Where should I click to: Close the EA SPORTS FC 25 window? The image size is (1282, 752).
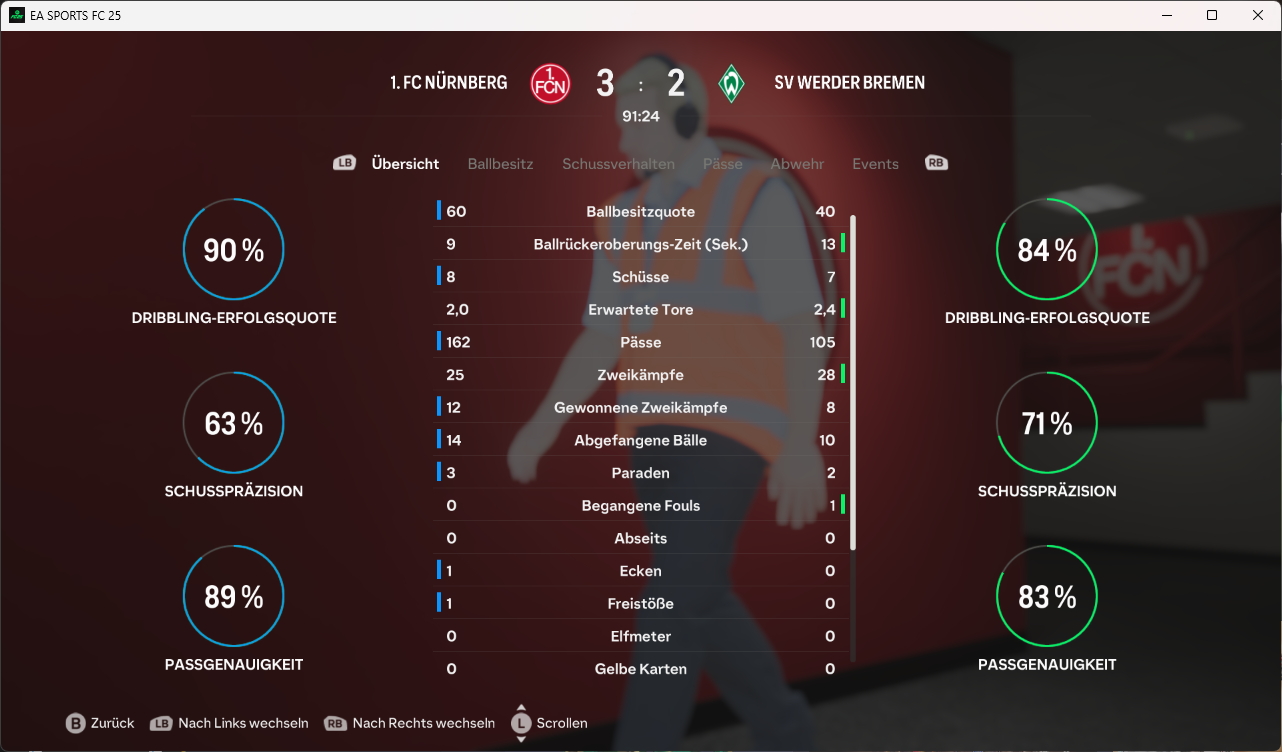point(1258,16)
